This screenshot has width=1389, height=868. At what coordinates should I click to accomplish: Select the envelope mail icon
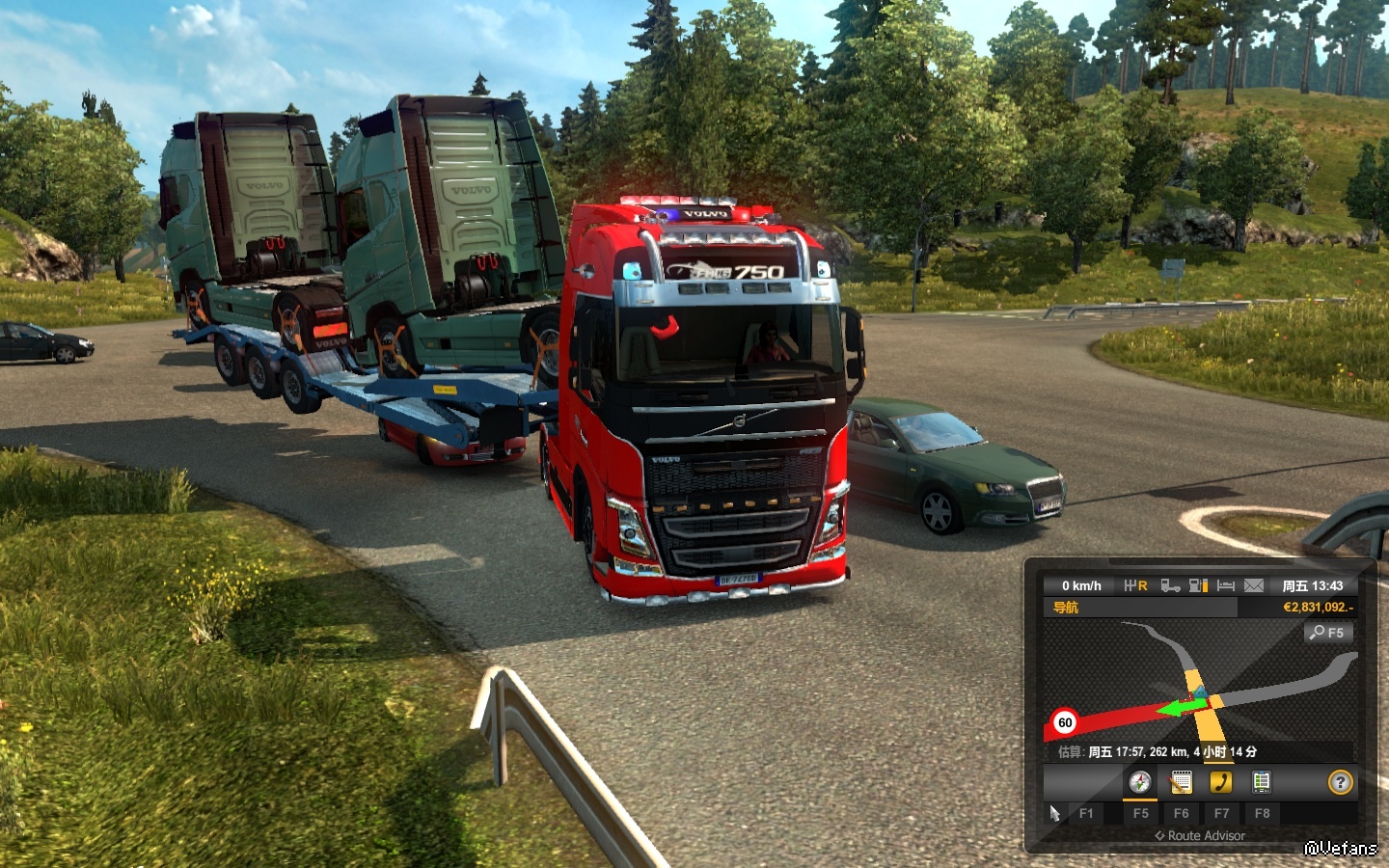[x=1253, y=585]
